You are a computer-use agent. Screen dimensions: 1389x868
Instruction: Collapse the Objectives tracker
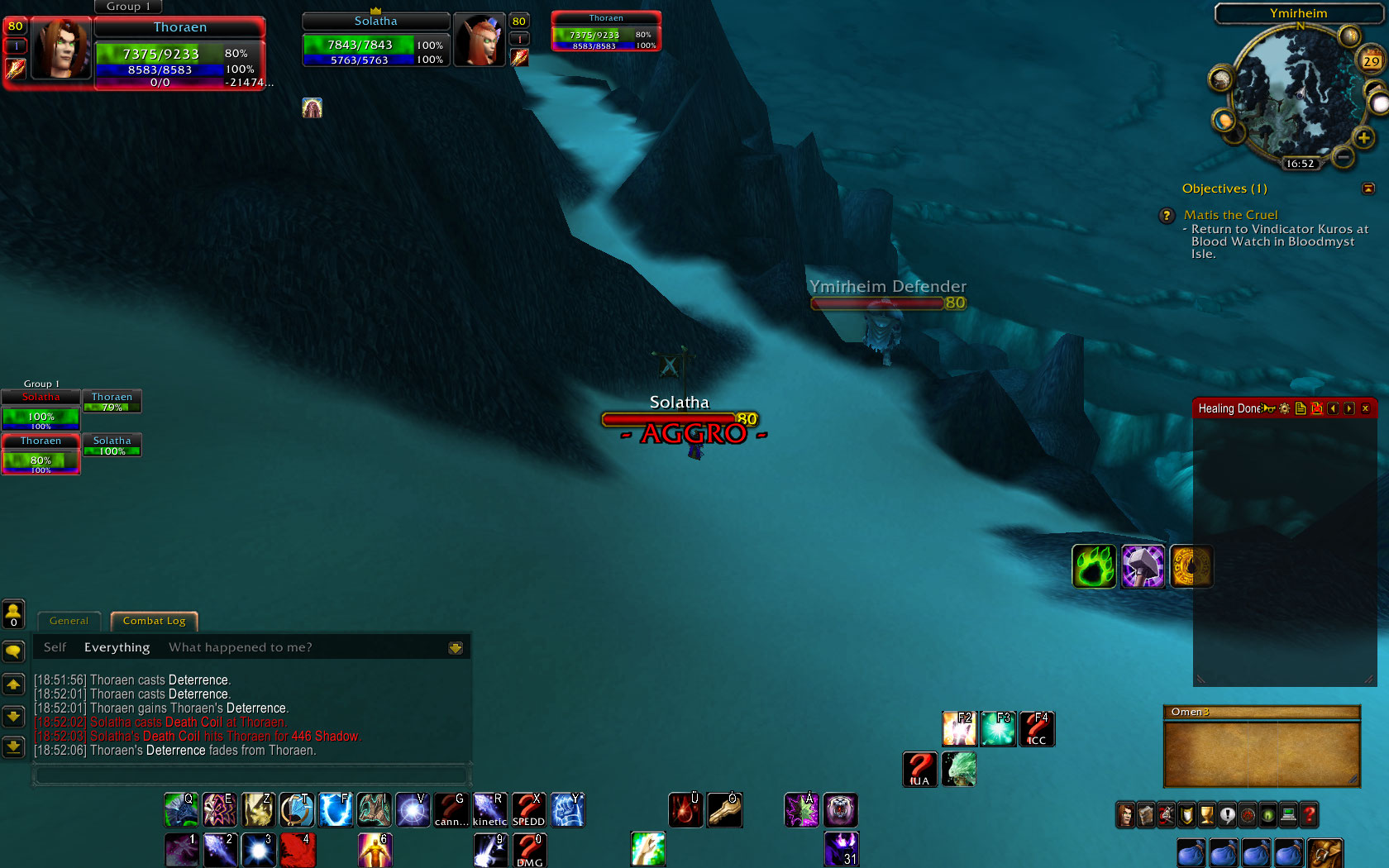(x=1369, y=188)
